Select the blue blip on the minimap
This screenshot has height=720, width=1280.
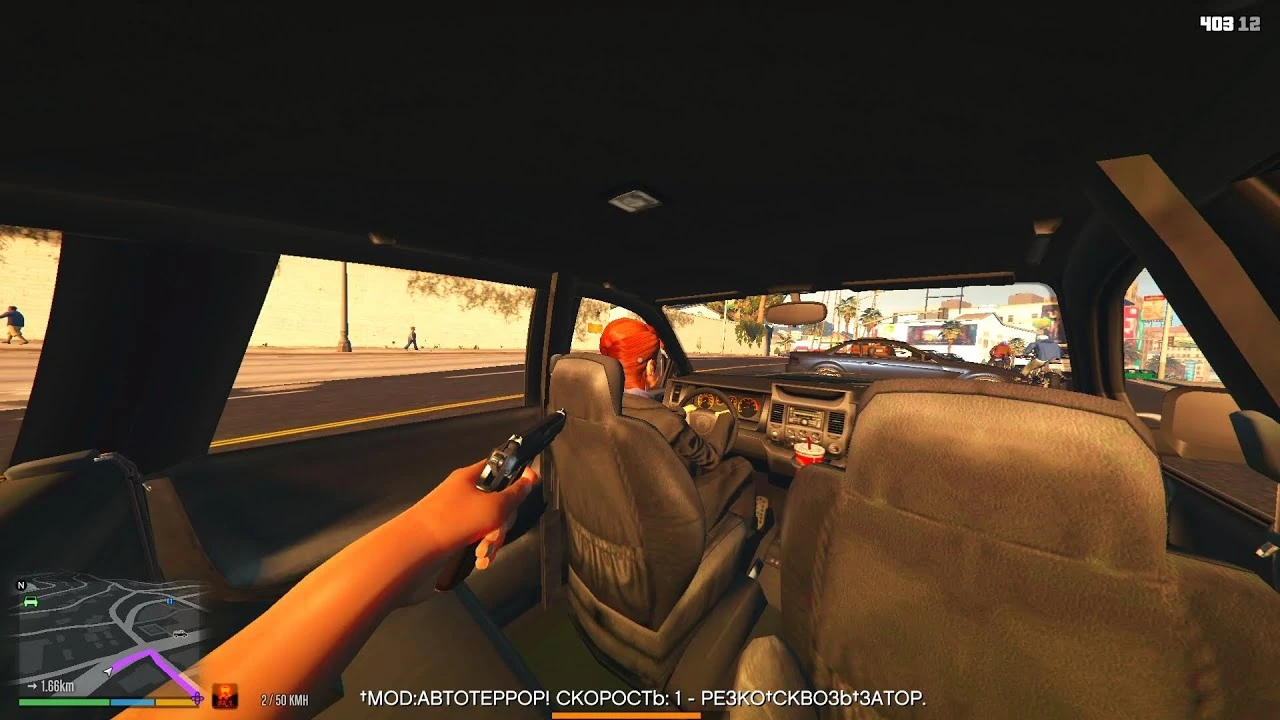coord(170,601)
